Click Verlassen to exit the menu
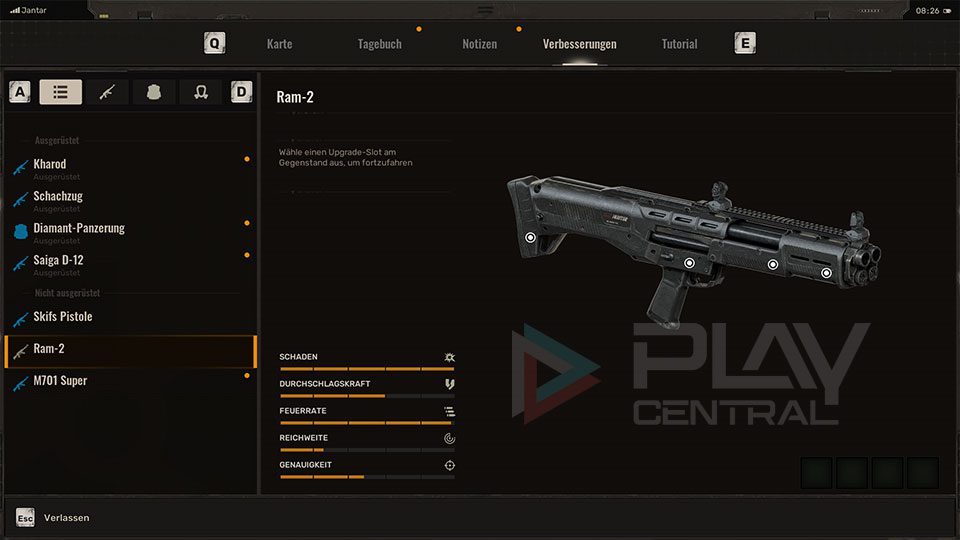This screenshot has width=960, height=540. pyautogui.click(x=66, y=517)
